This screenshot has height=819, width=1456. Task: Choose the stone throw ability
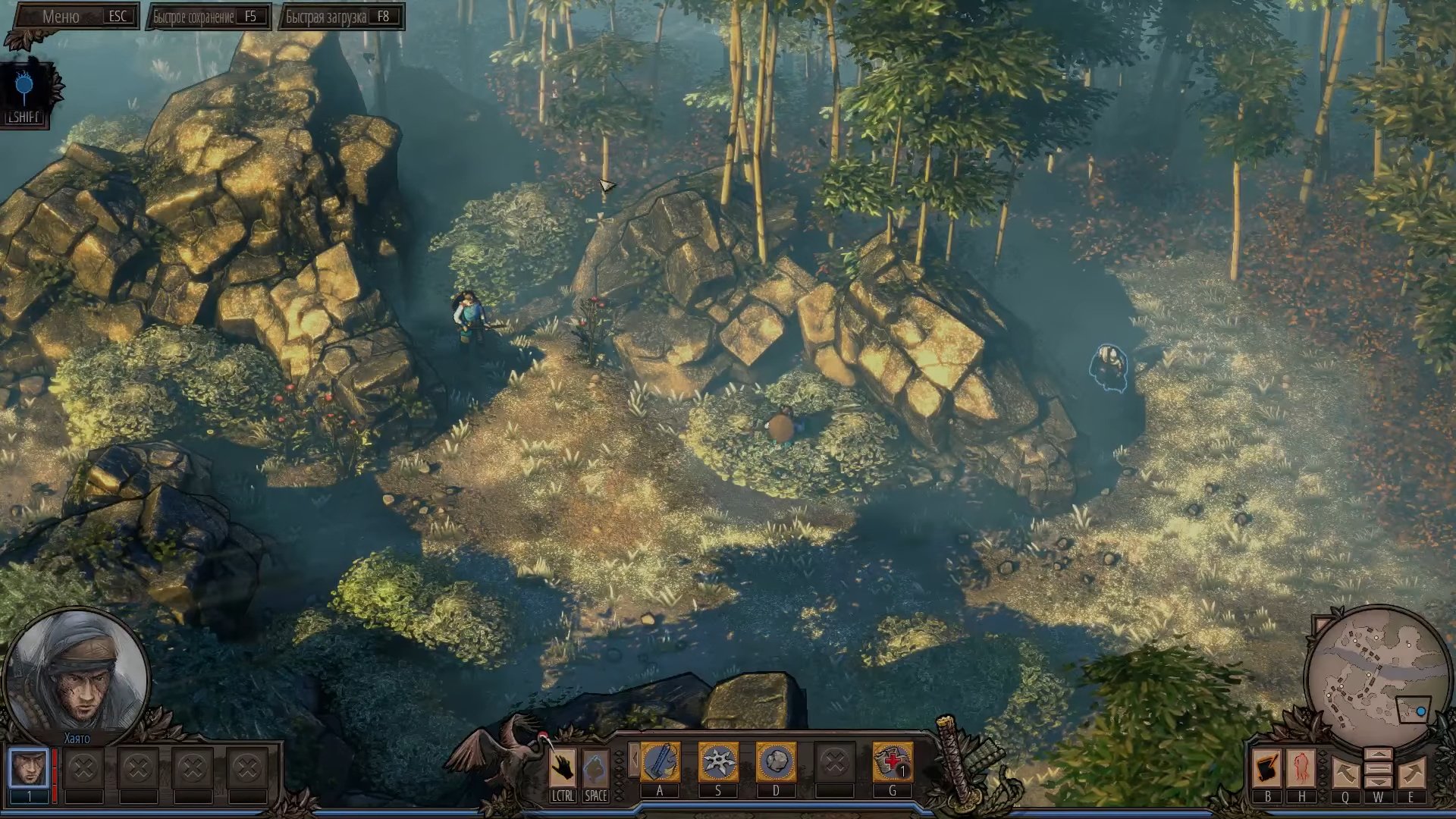click(775, 762)
